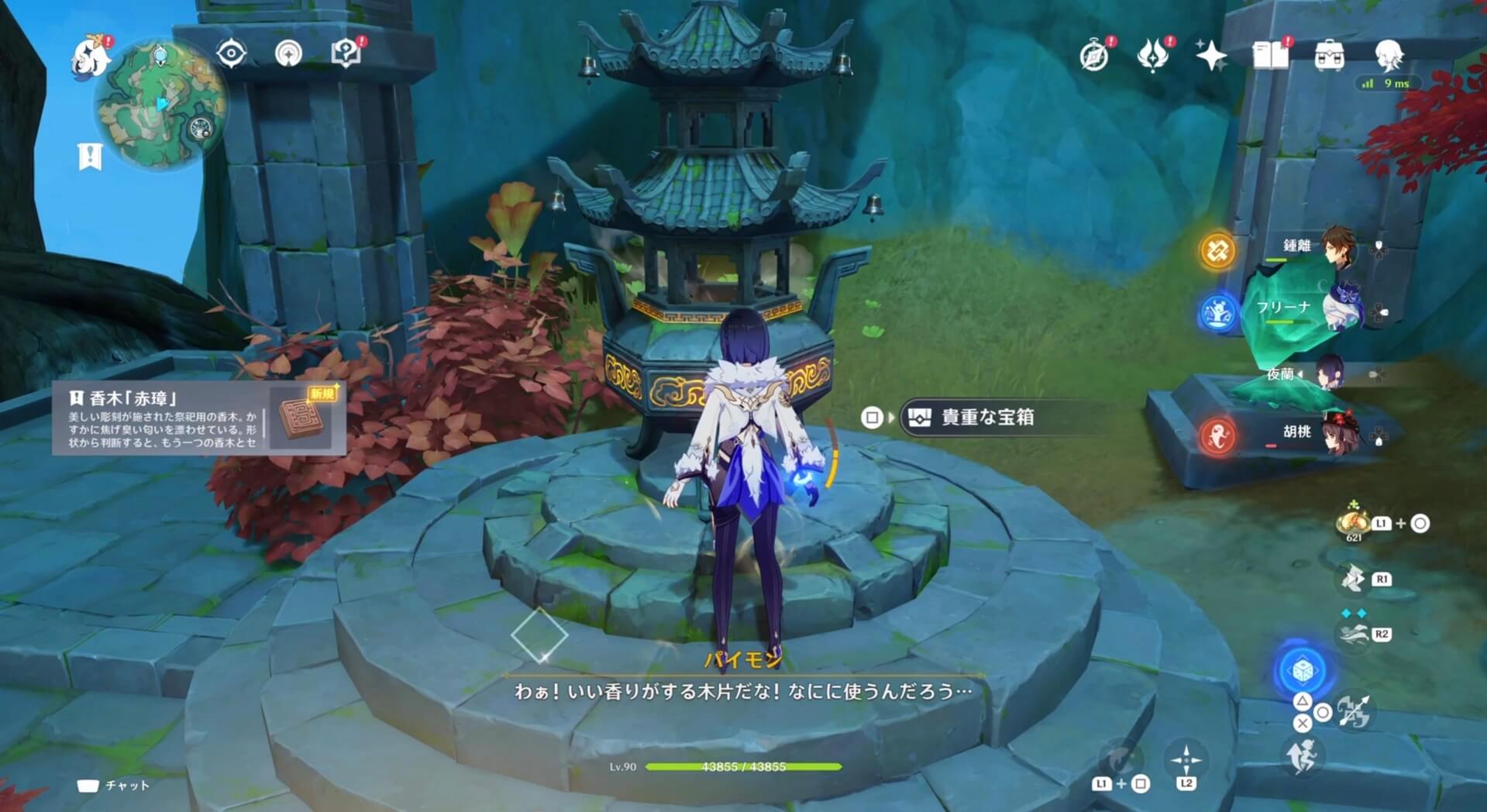
Task: Open the character profile portrait top-right
Action: click(x=1392, y=54)
